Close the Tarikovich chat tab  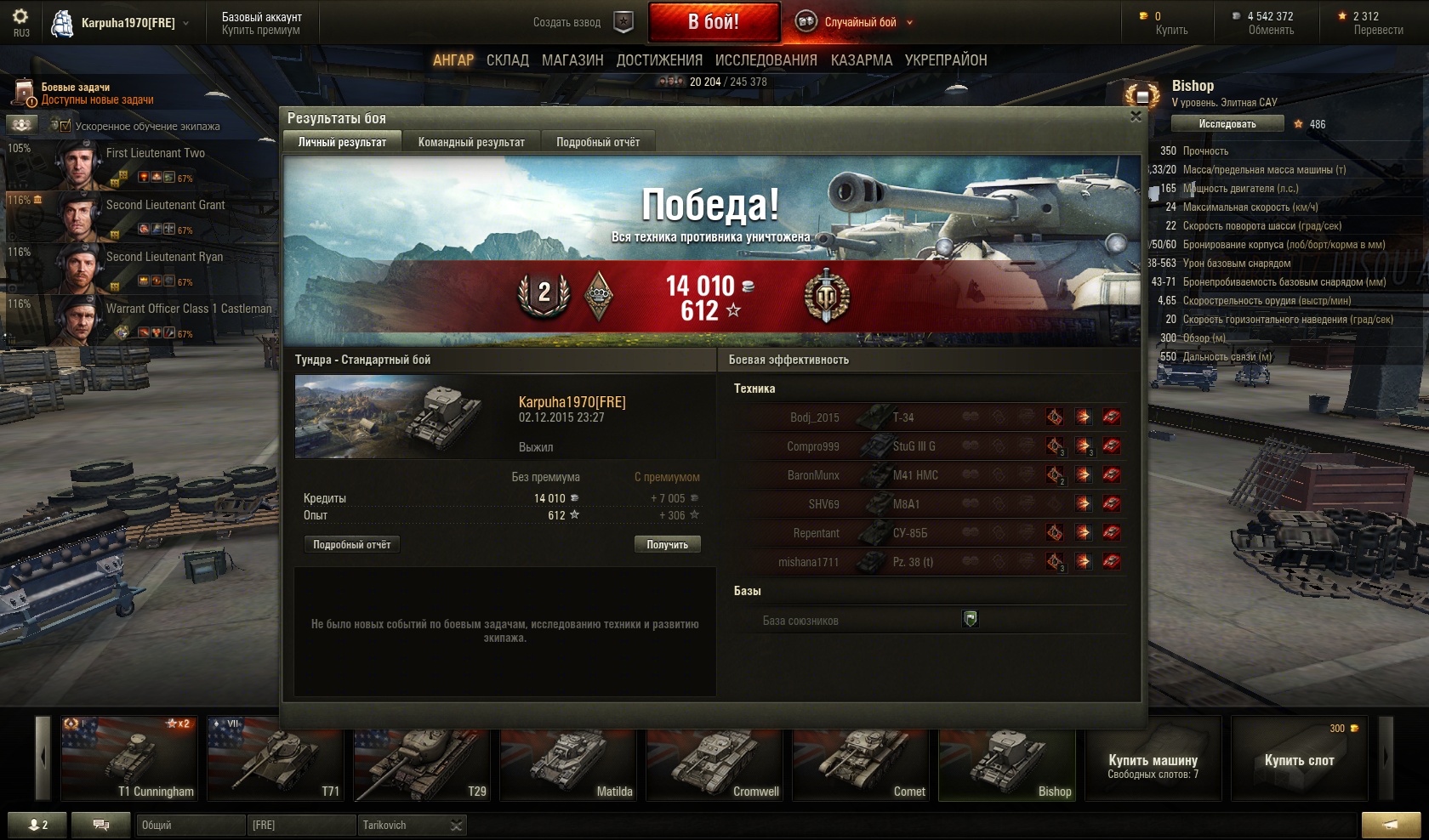[457, 826]
